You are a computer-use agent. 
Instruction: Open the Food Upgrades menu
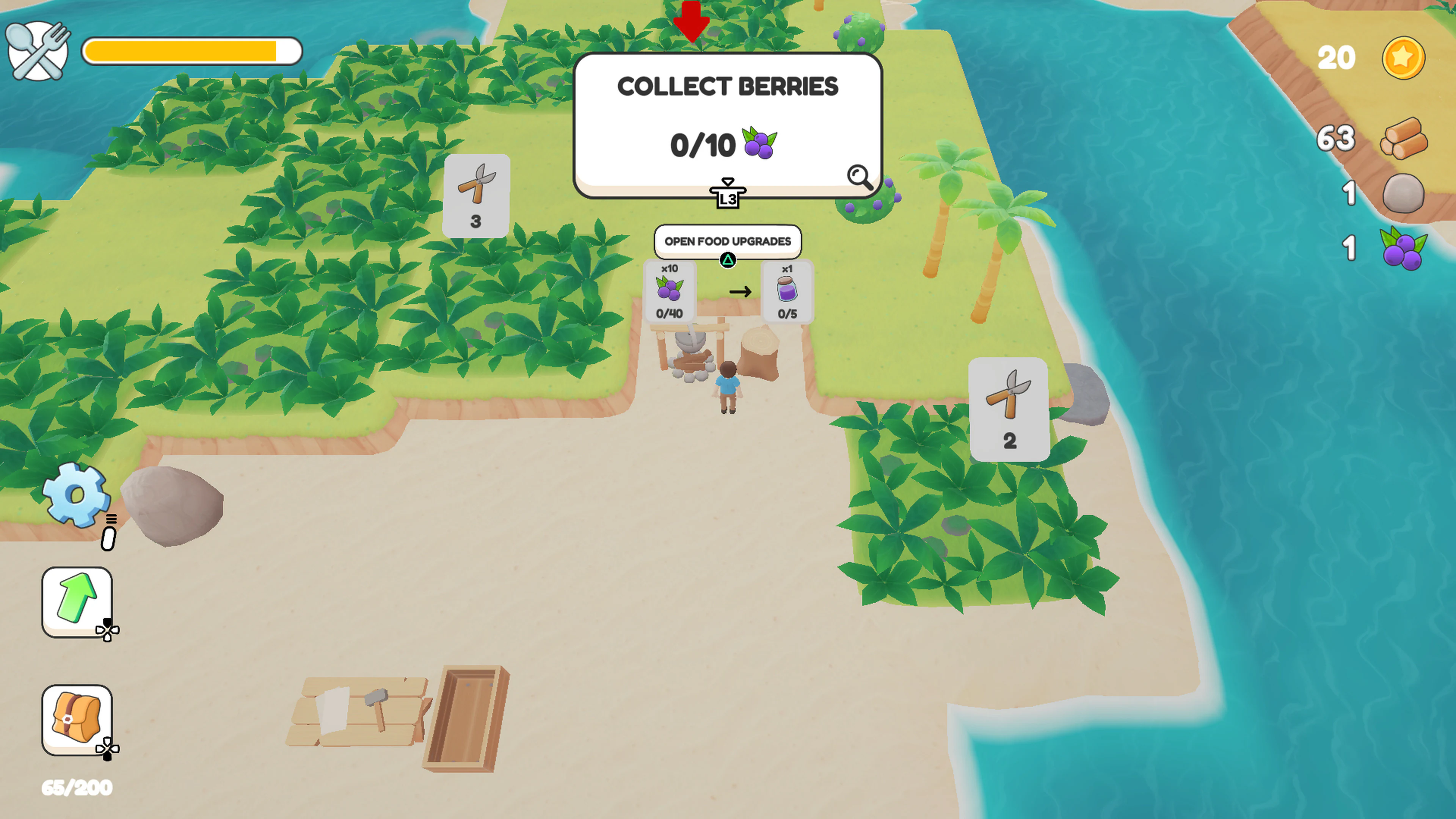728,242
